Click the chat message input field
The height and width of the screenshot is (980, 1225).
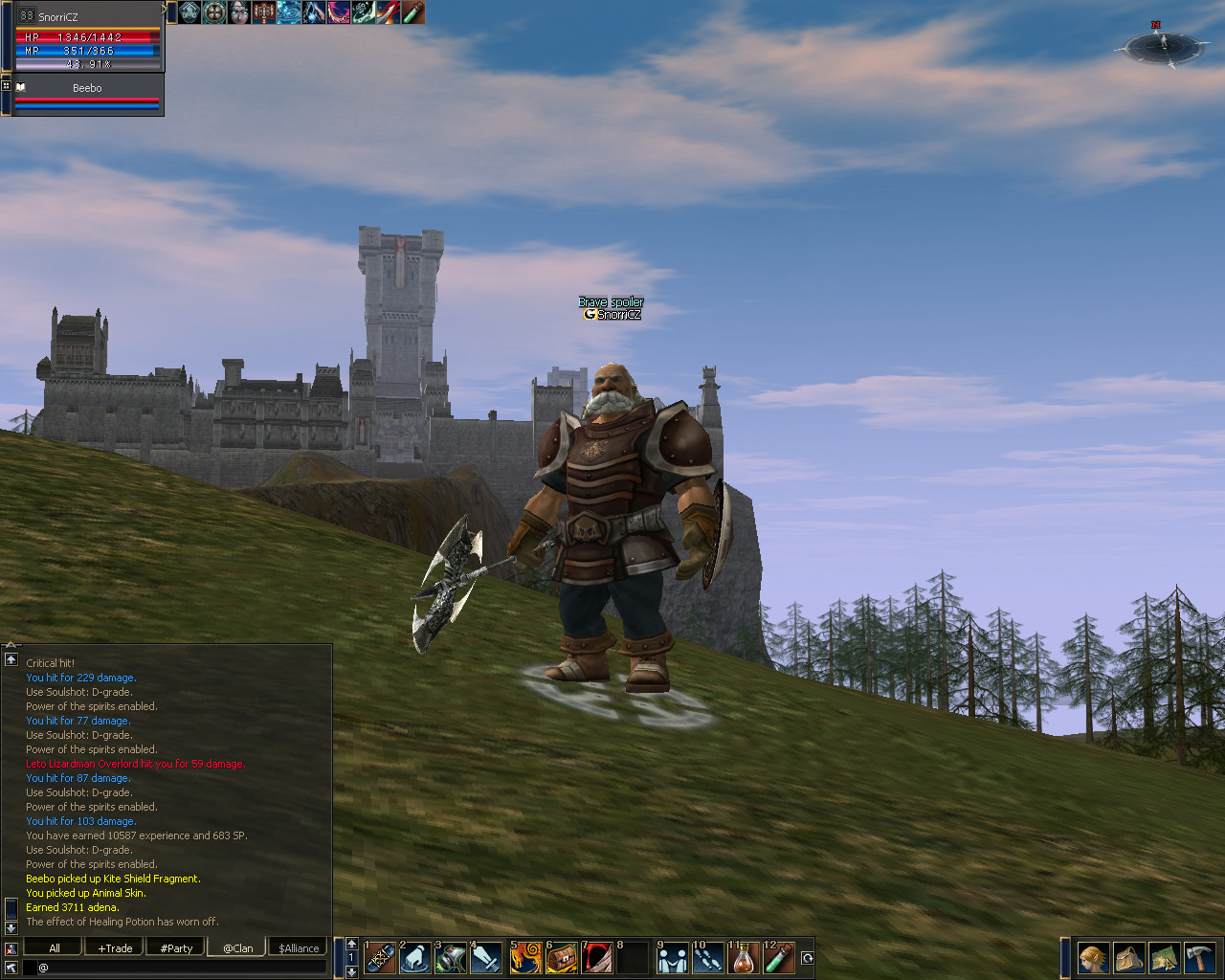coord(182,968)
